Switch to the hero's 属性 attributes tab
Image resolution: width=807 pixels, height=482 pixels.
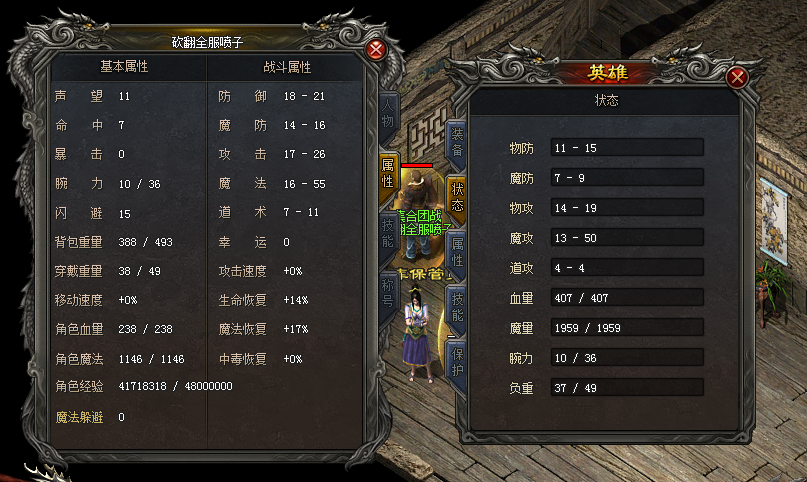pos(457,250)
